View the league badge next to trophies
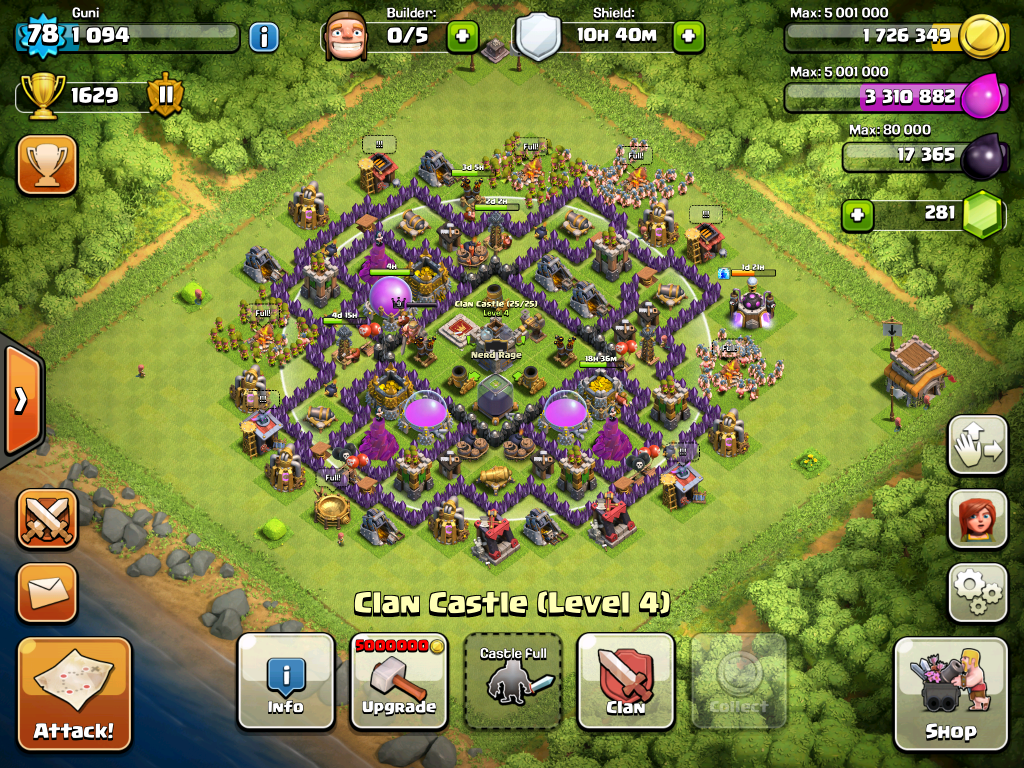Screen dimensions: 1024x768 click(165, 96)
